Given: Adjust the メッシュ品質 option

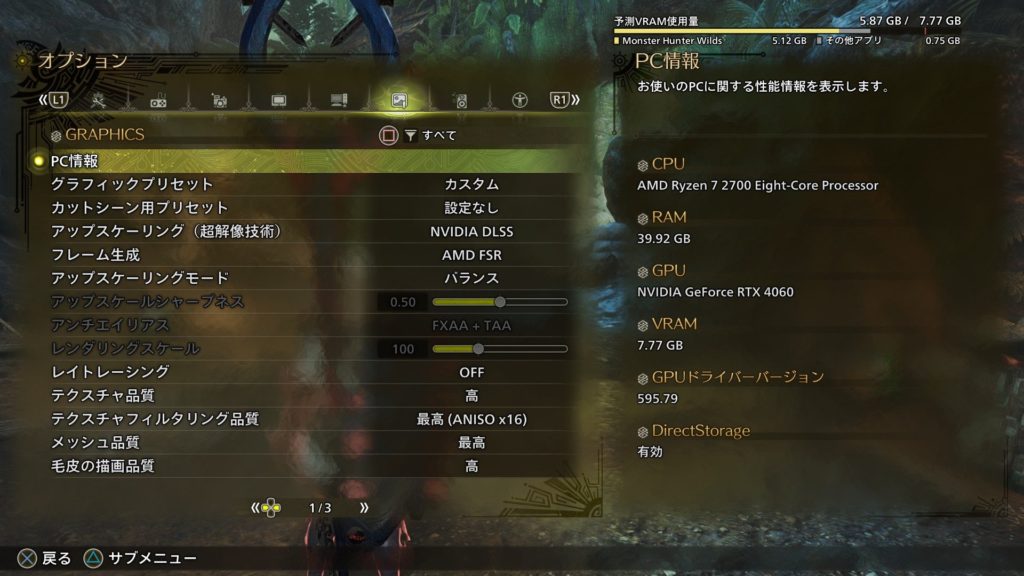Looking at the screenshot, I should pyautogui.click(x=300, y=443).
